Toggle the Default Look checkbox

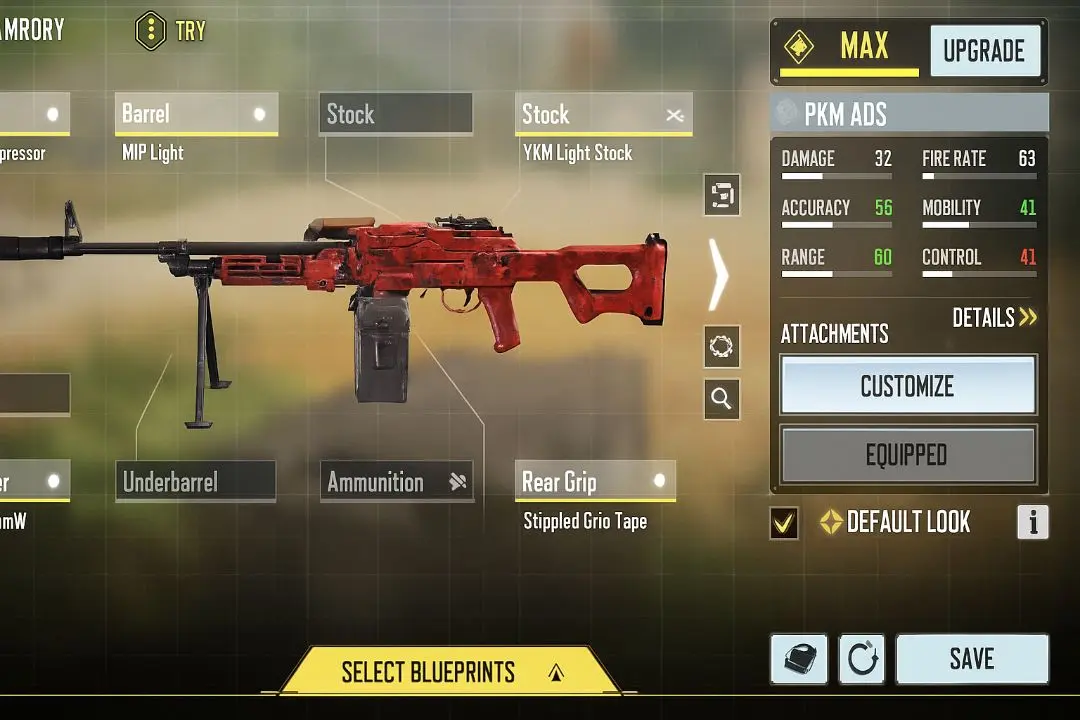[x=784, y=522]
